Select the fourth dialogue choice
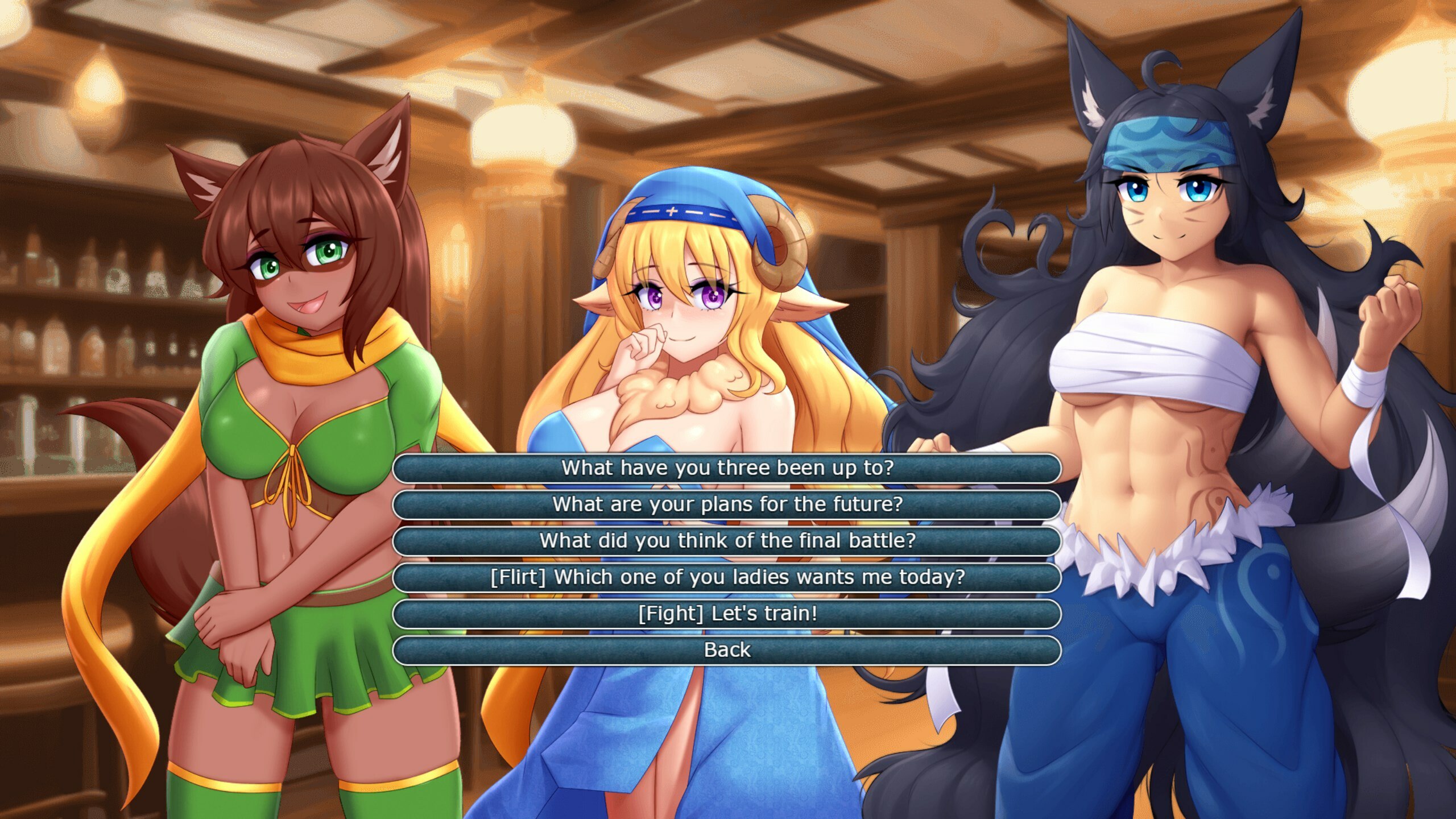The image size is (1456, 819). [728, 578]
